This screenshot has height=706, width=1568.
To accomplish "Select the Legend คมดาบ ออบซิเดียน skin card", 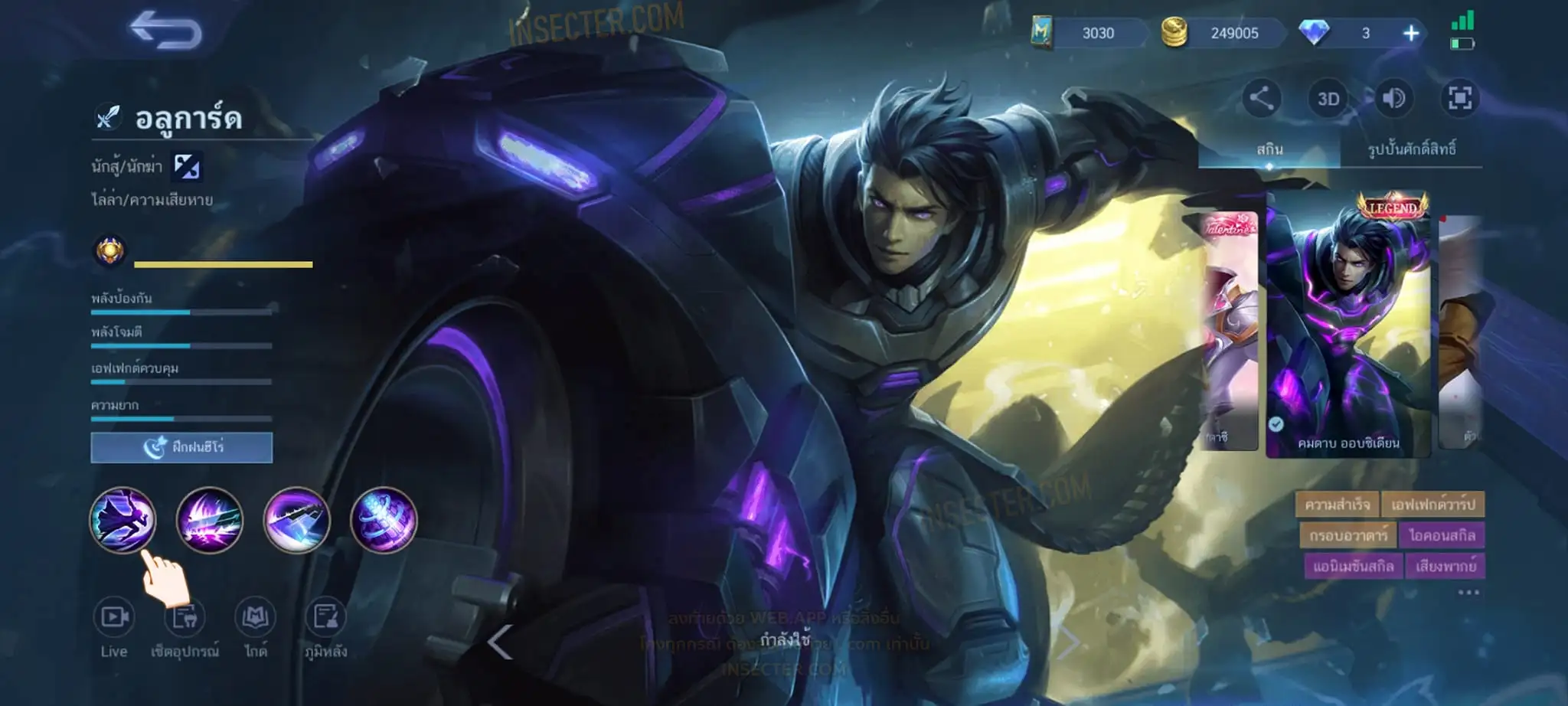I will [1348, 325].
